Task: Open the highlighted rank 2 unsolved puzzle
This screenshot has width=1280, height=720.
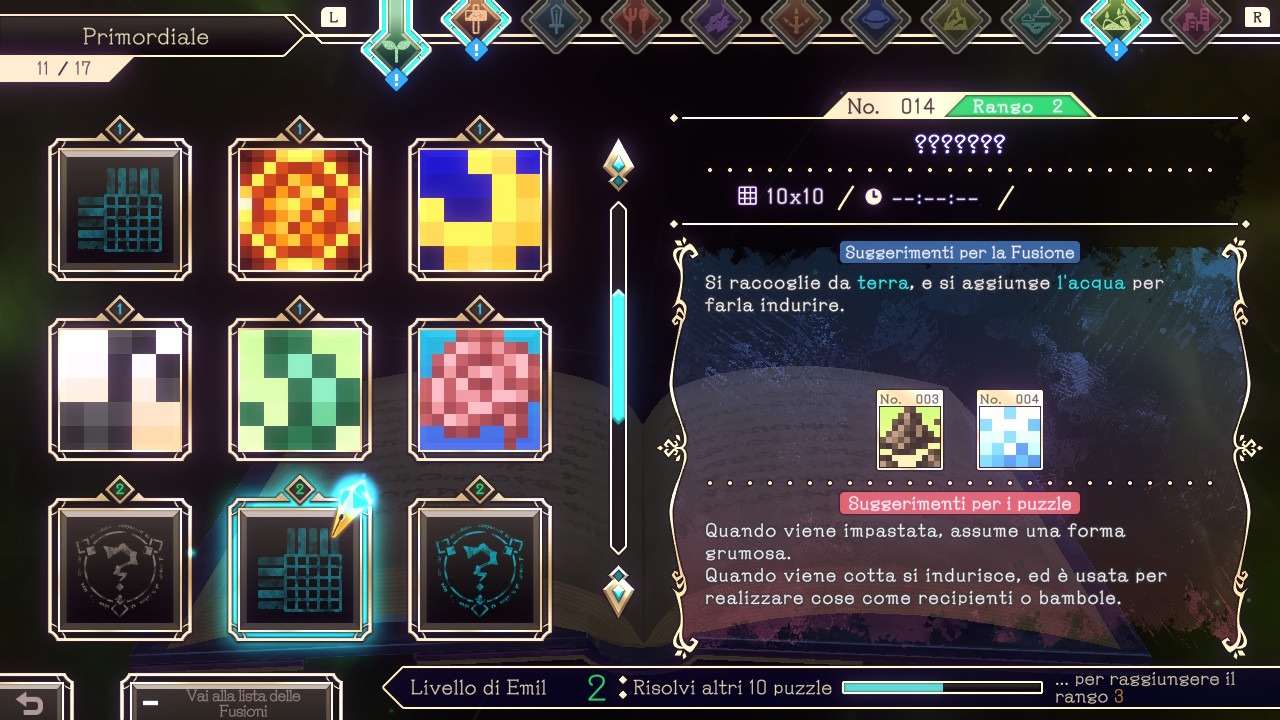Action: (x=300, y=569)
